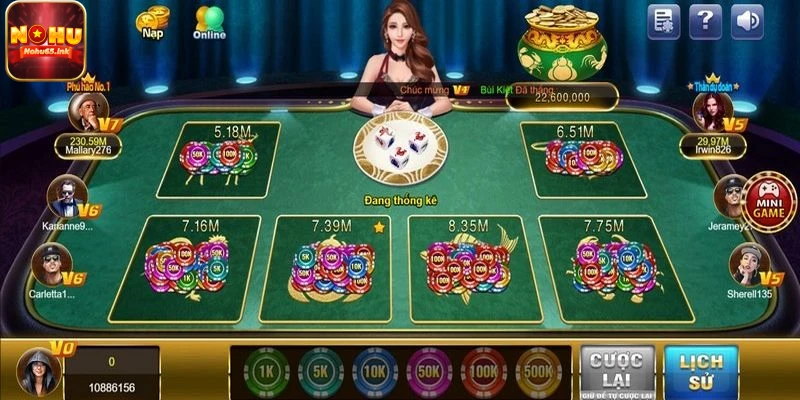Select the 5K betting chip
Screen dimensions: 800x400
[321, 372]
